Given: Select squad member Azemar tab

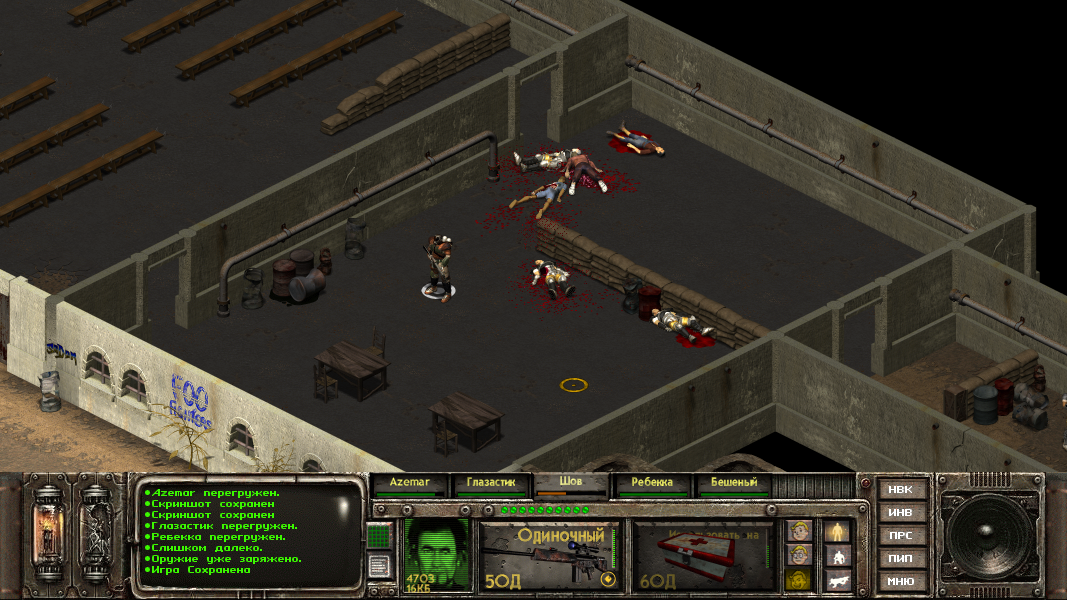Looking at the screenshot, I should 410,483.
